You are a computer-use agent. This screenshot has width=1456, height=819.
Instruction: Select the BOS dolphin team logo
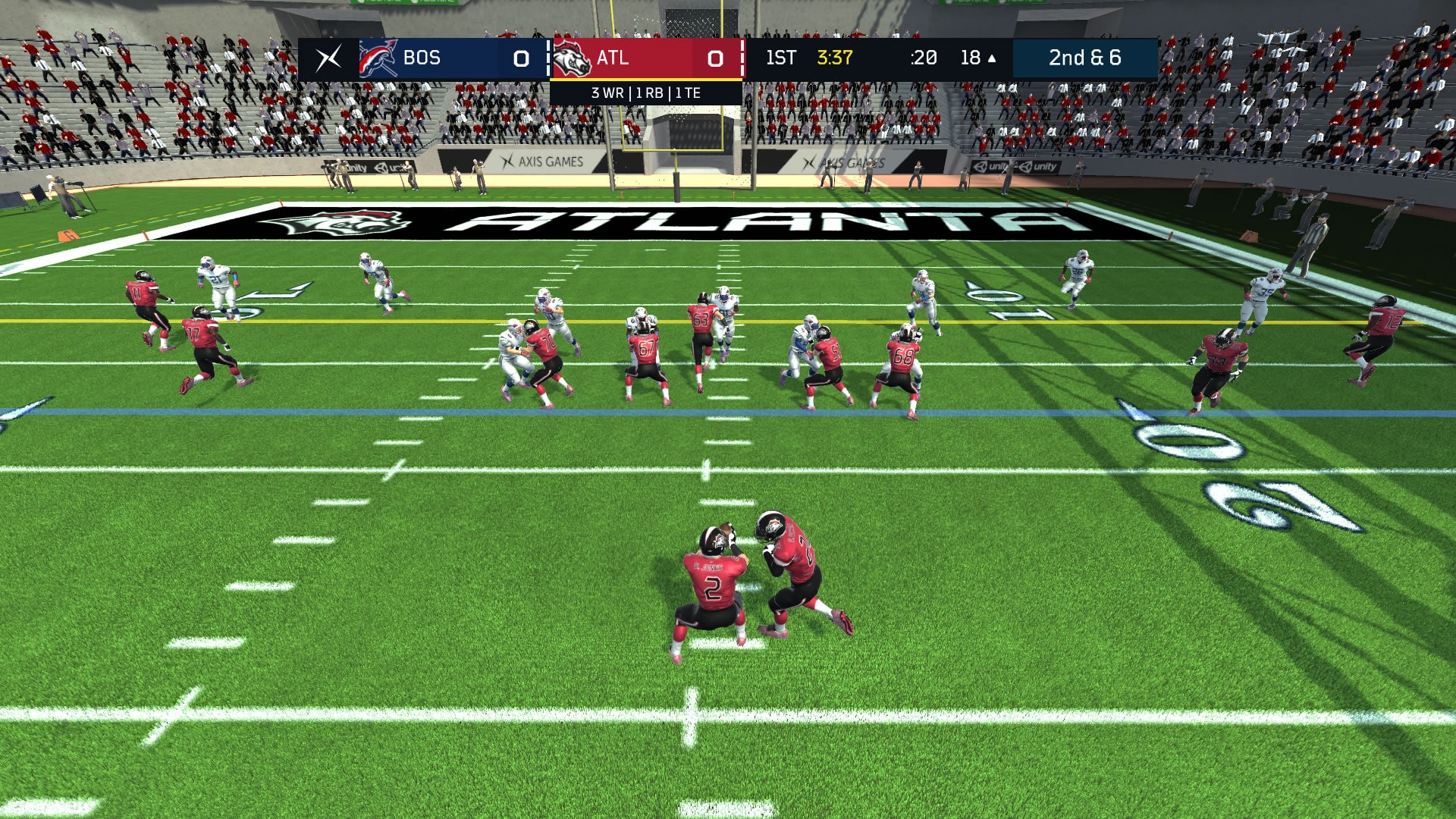tap(377, 57)
